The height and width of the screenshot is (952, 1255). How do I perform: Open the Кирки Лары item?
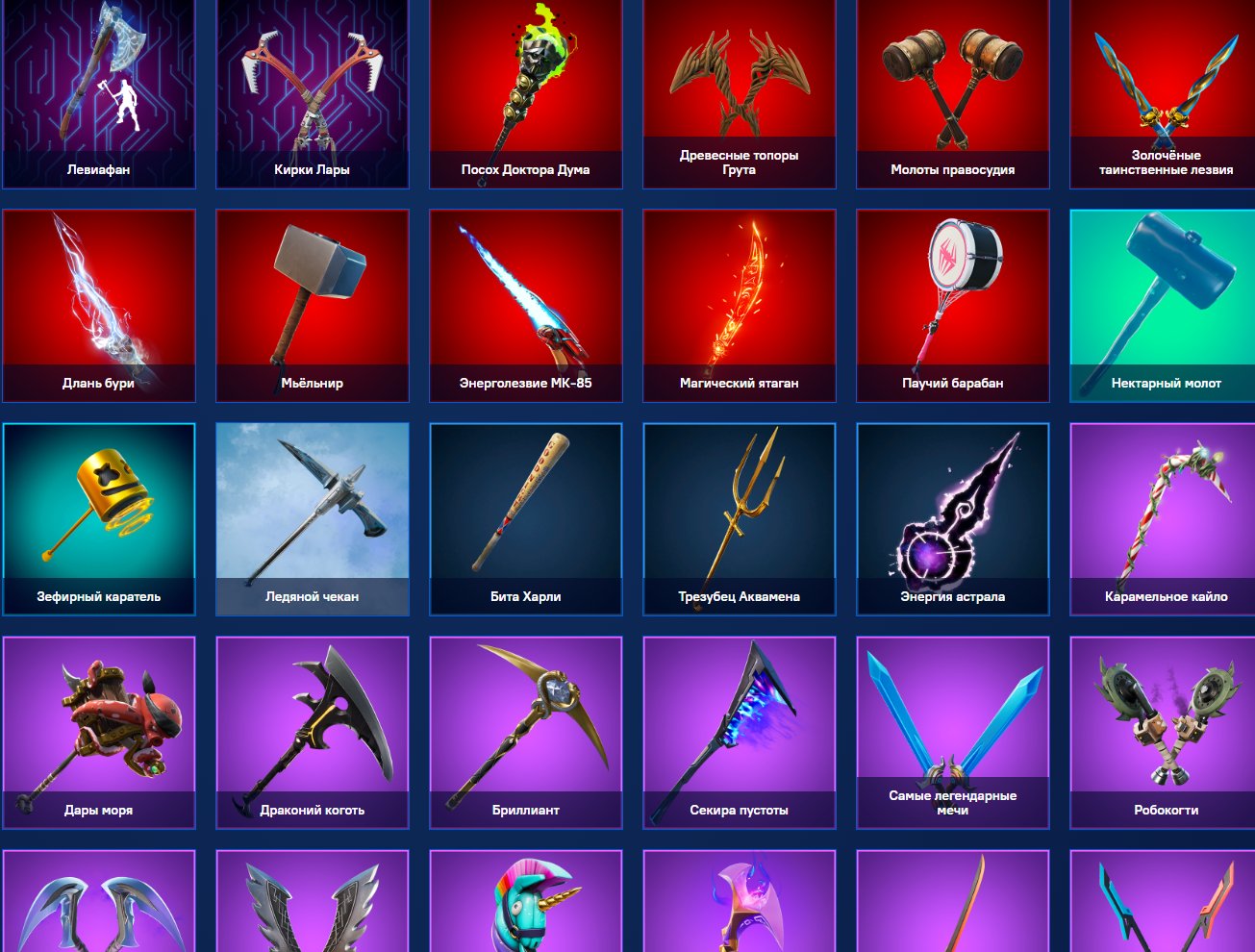[x=313, y=93]
